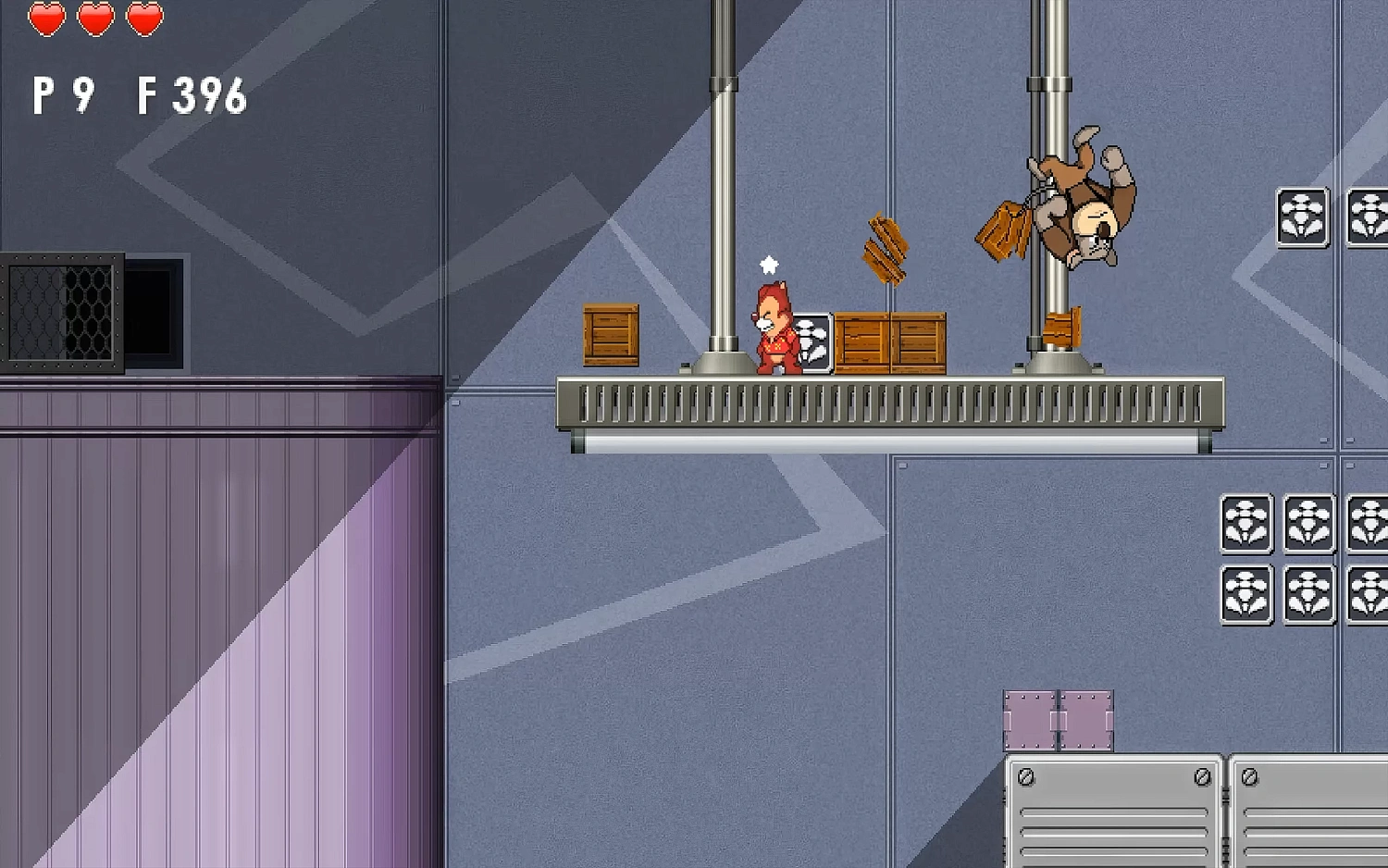The height and width of the screenshot is (868, 1388).
Task: Click the third heart icon
Action: click(x=141, y=17)
